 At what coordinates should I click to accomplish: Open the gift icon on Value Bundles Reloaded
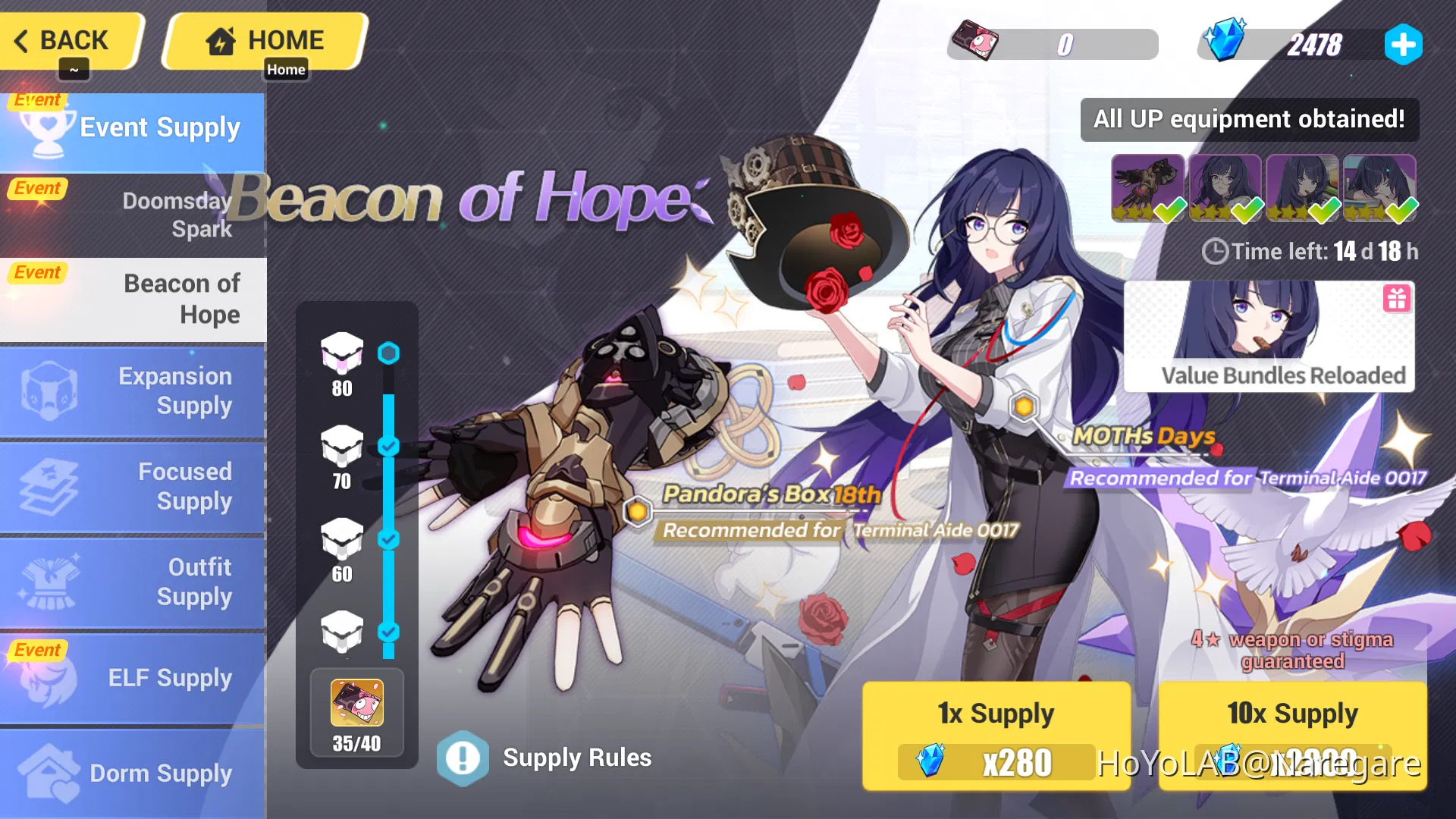tap(1398, 299)
